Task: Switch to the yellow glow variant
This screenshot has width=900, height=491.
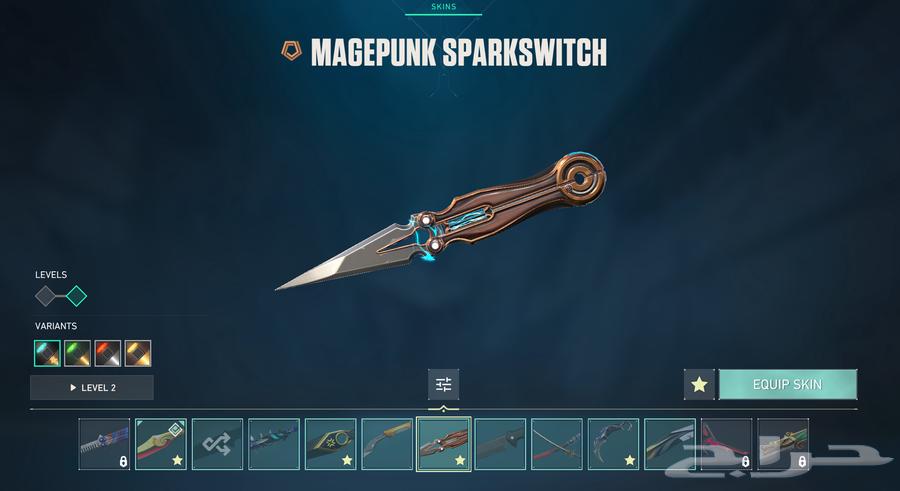Action: (x=138, y=353)
